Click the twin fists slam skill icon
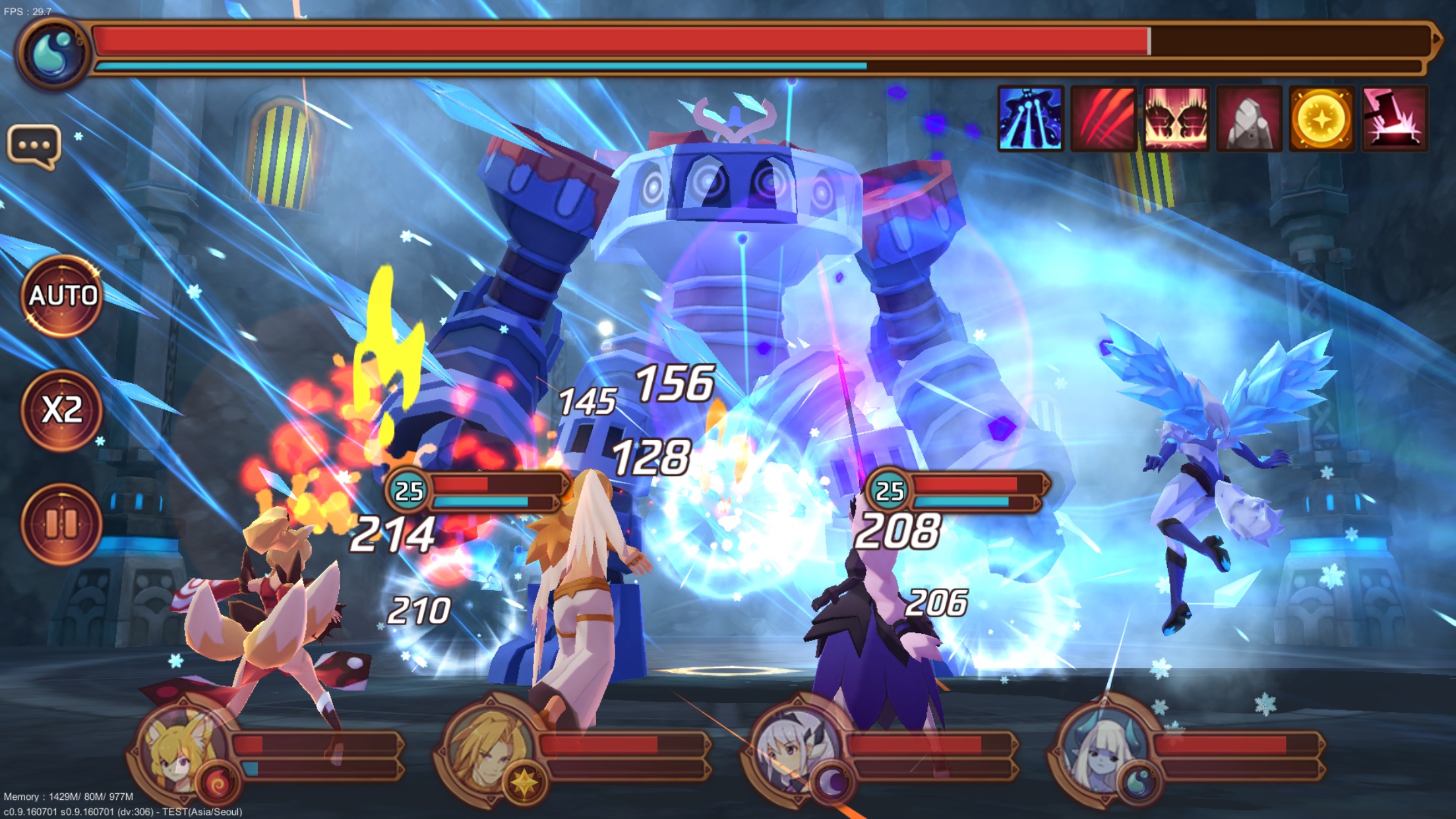The width and height of the screenshot is (1456, 819). tap(1176, 119)
